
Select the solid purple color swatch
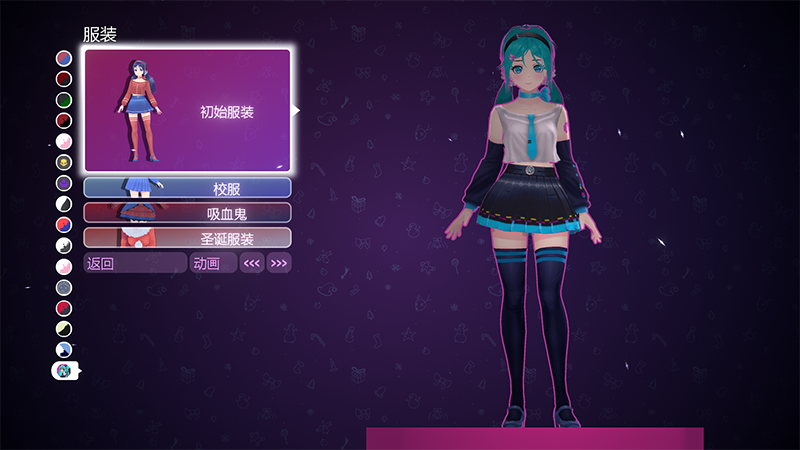pyautogui.click(x=64, y=183)
